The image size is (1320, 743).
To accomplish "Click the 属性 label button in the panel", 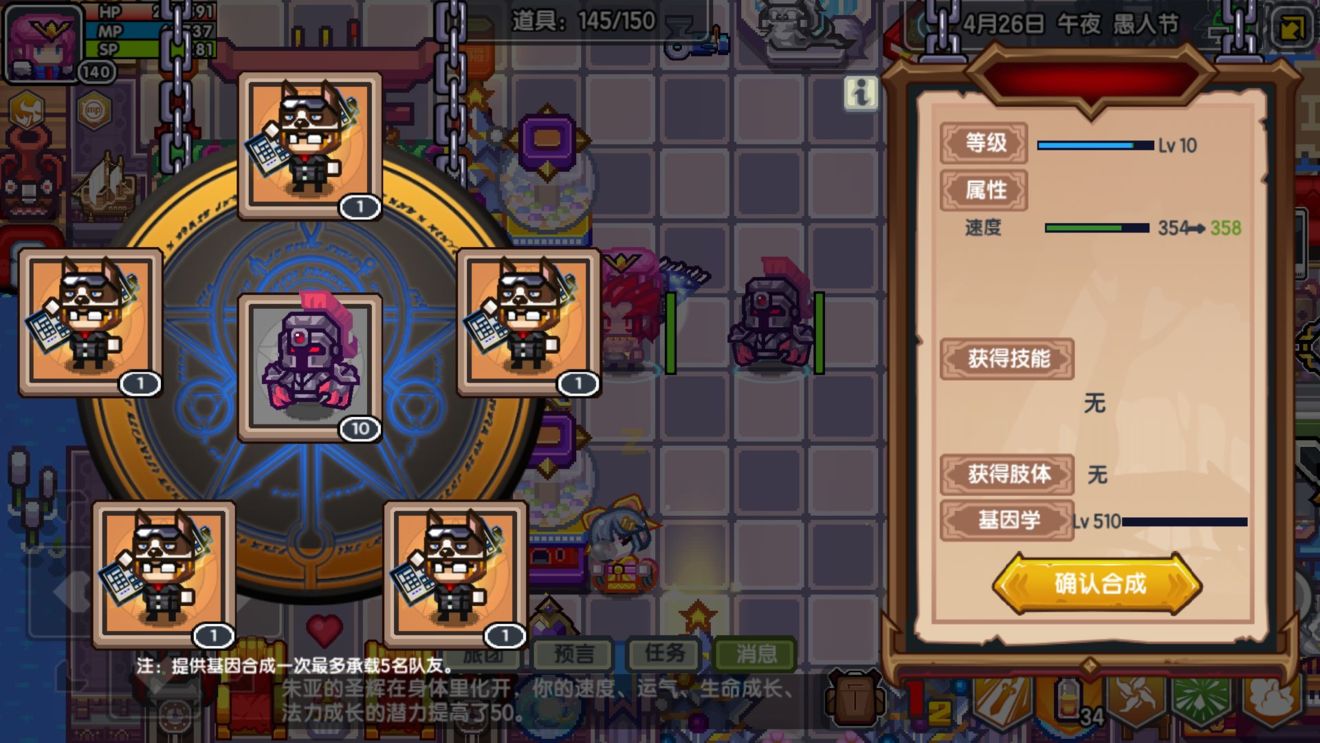I will (985, 190).
